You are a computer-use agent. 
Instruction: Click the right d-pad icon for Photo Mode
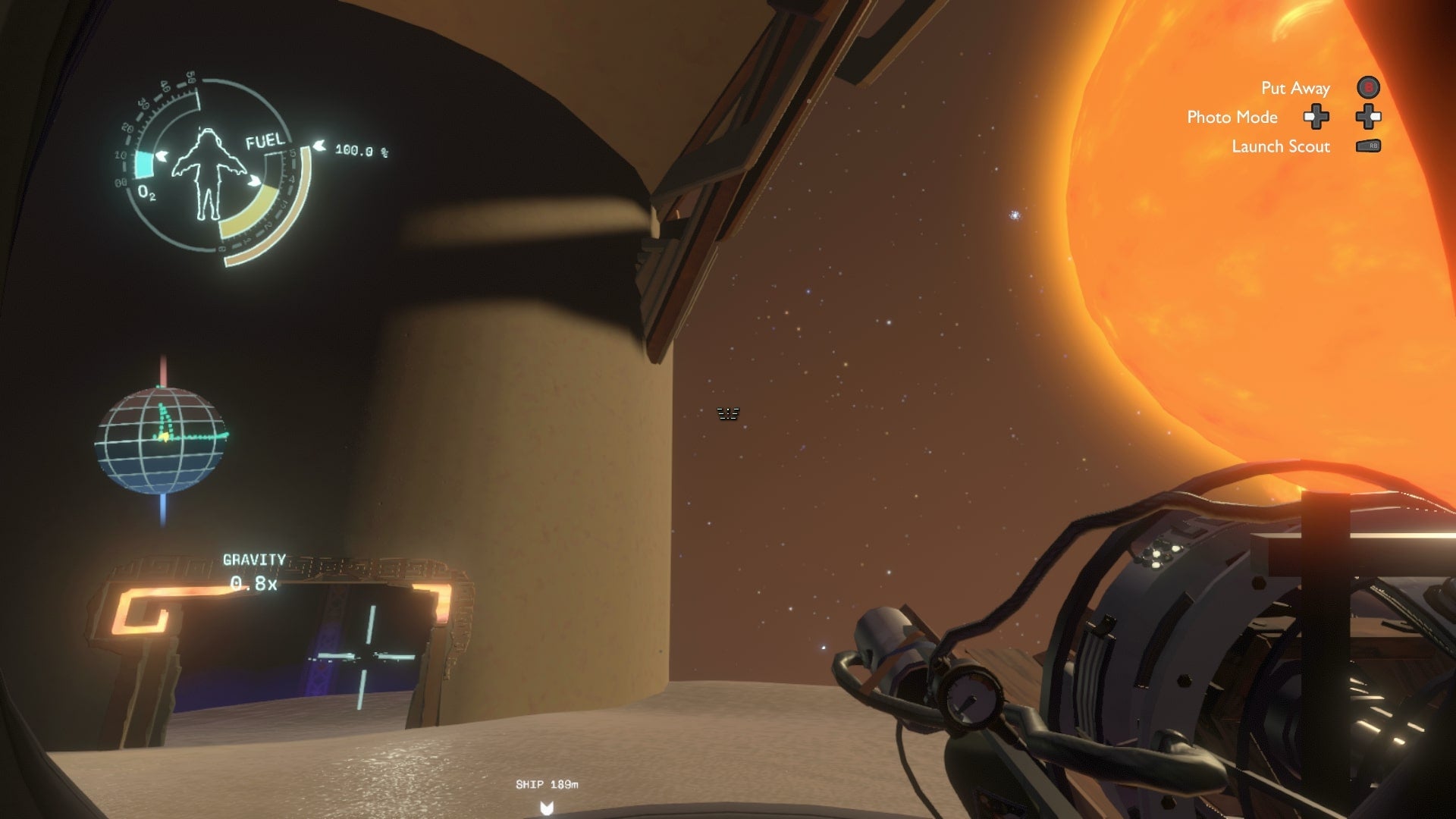click(x=1369, y=118)
